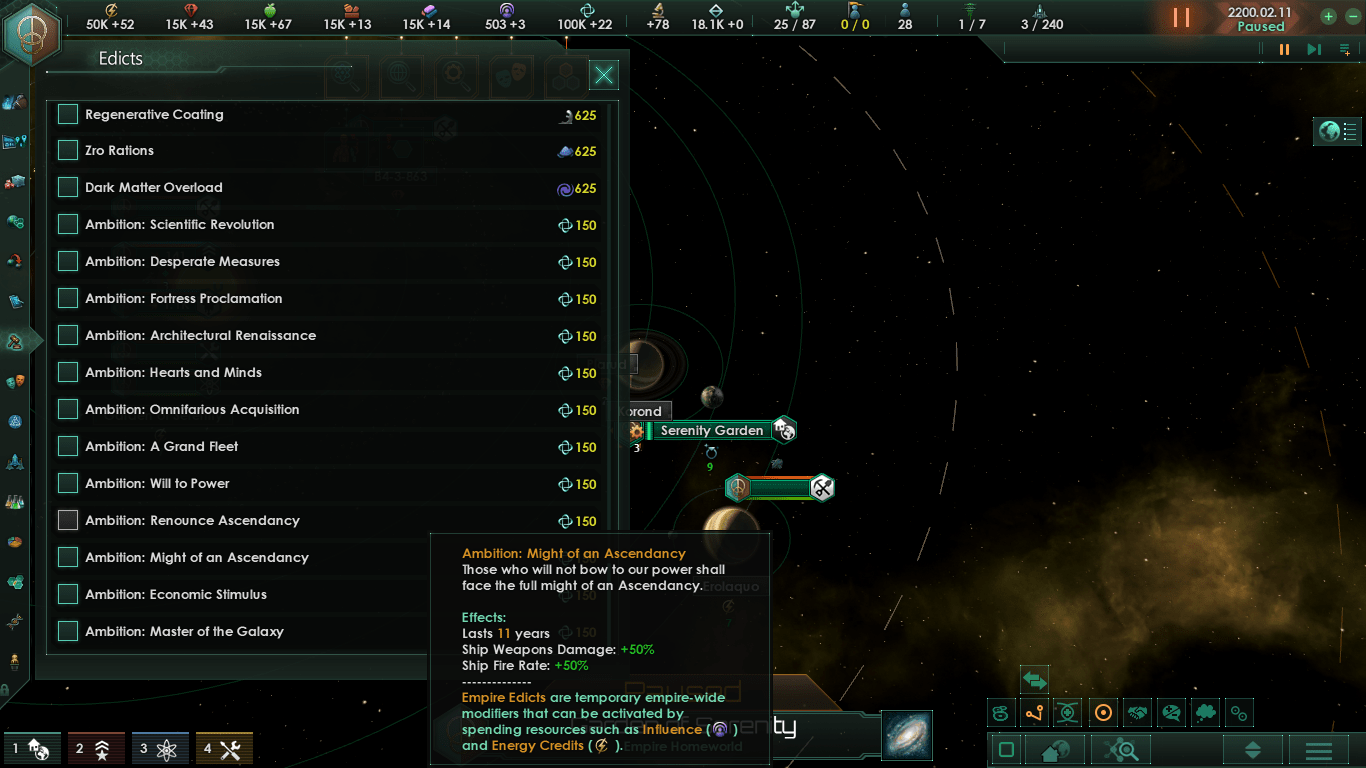Enable the Regenerative Coating edict
The height and width of the screenshot is (768, 1366).
point(68,114)
